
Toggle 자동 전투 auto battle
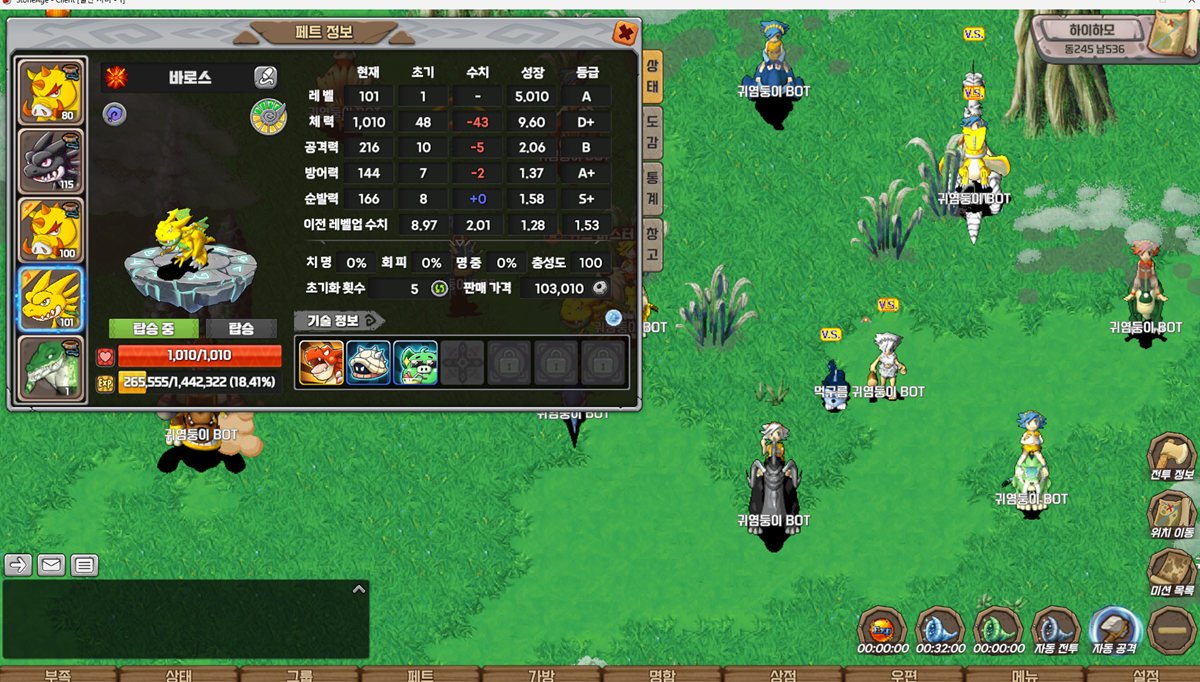(x=1055, y=631)
